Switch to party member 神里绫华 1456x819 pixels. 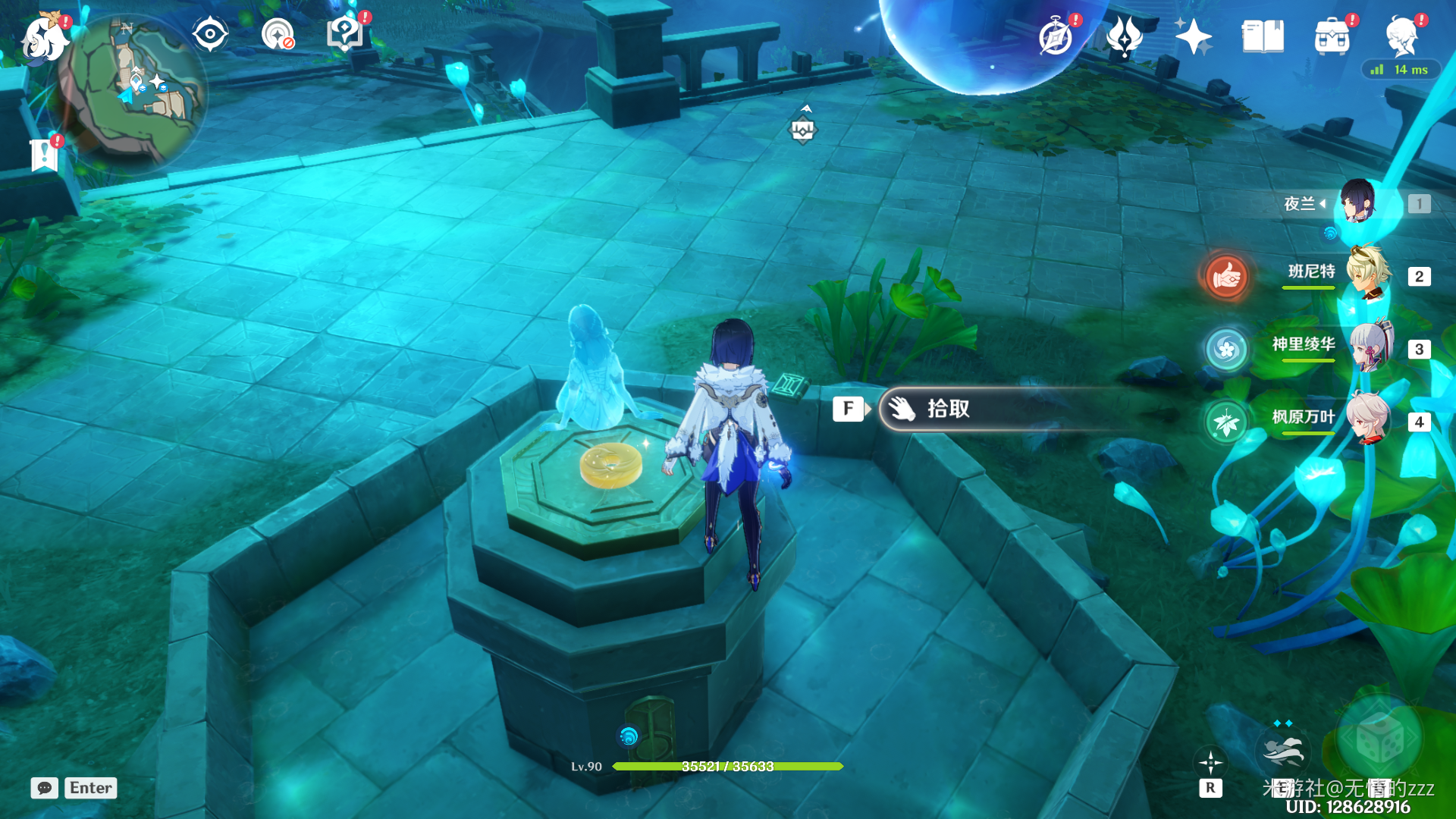coord(1369,347)
